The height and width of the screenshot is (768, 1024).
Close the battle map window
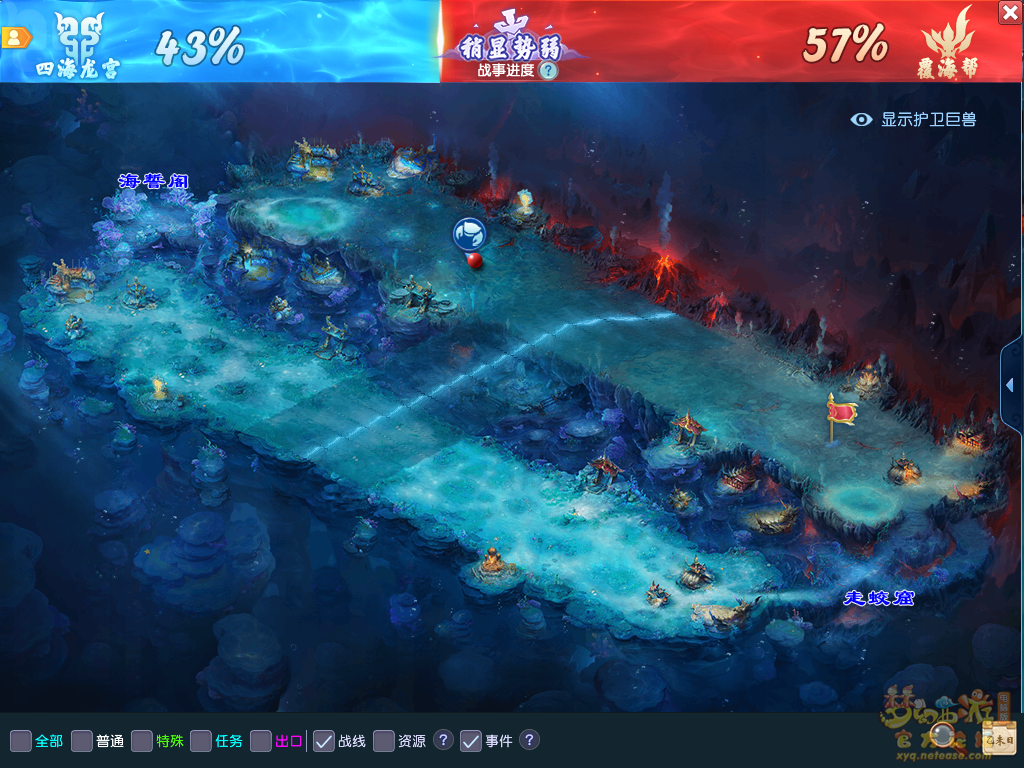tap(1010, 12)
